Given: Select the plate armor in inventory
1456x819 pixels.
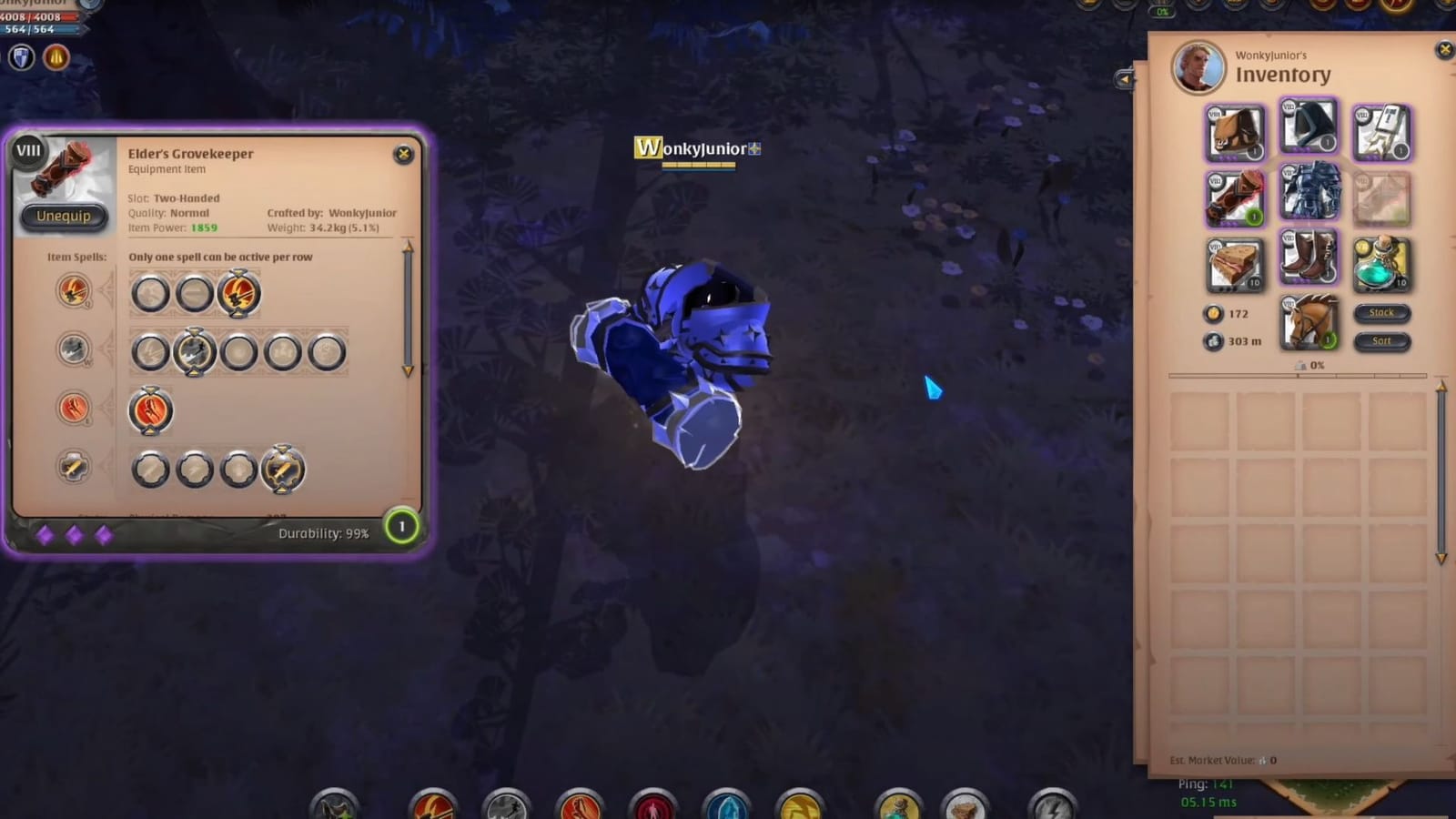Looking at the screenshot, I should tap(1309, 193).
